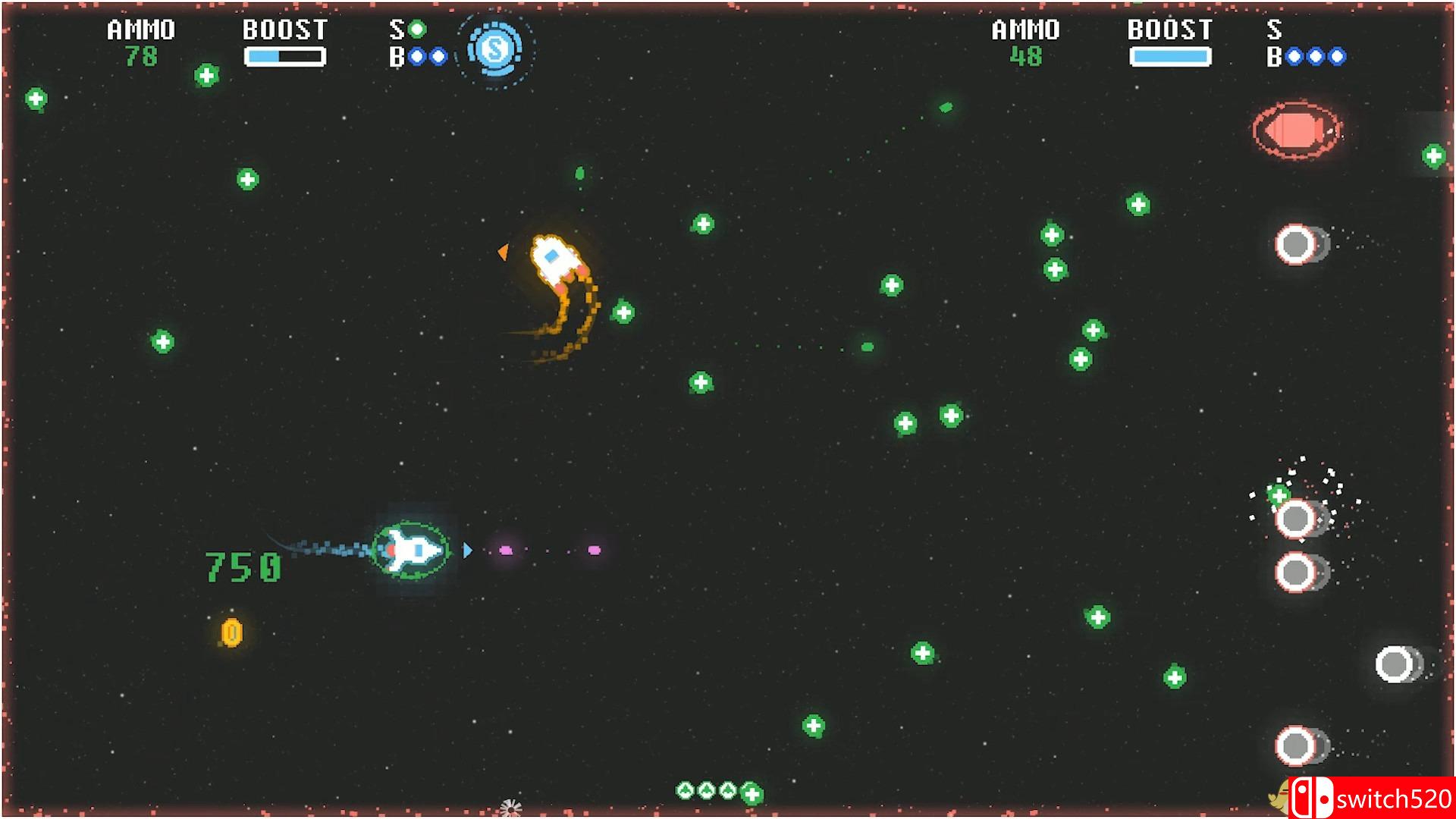The image size is (1456, 819).
Task: Click a green cross pickup near screen center
Action: coord(701,381)
